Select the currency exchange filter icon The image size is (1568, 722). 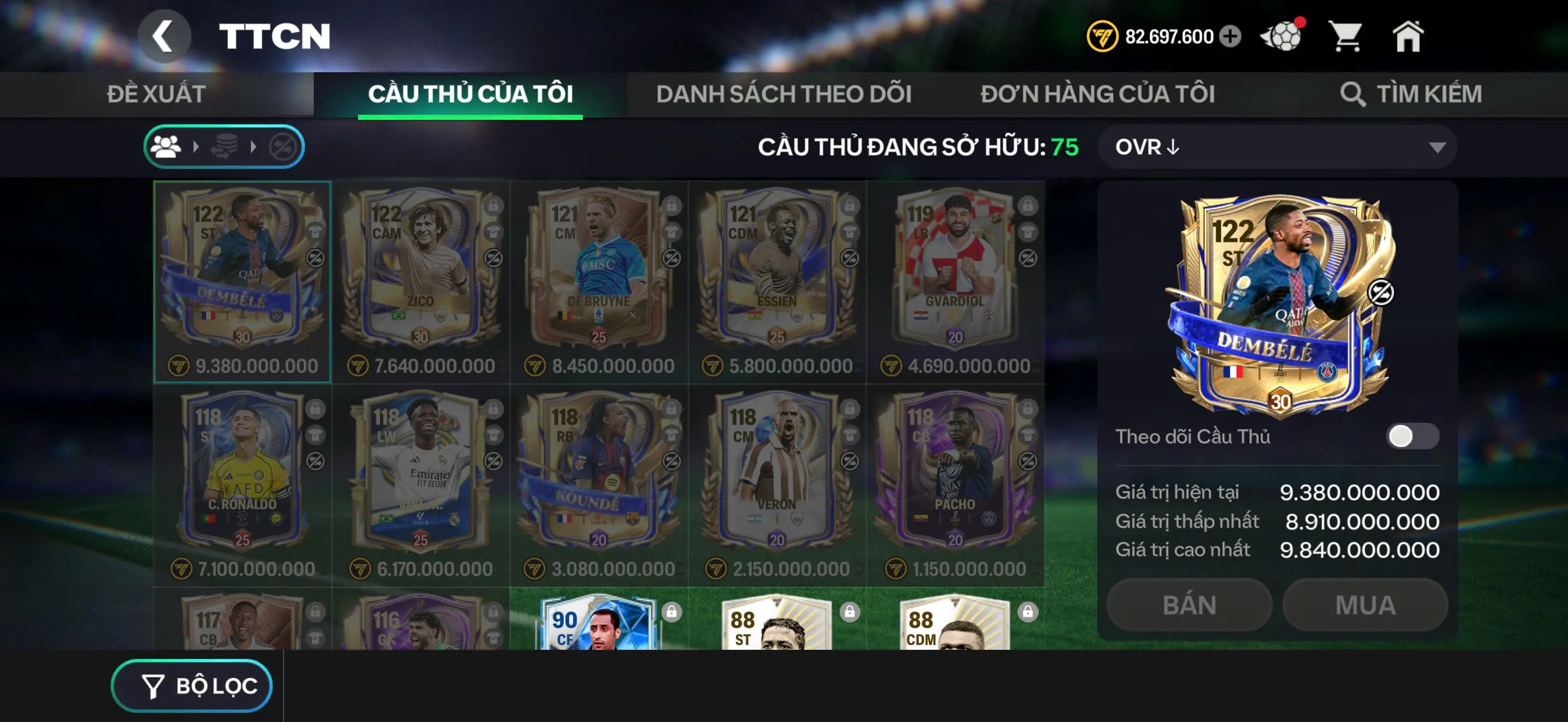[224, 146]
